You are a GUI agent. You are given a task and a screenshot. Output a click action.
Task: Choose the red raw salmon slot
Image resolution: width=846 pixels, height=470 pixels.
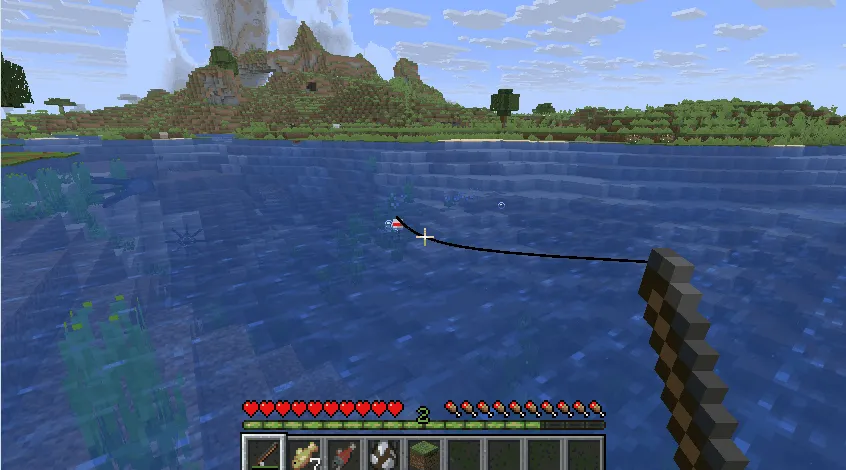(x=343, y=454)
